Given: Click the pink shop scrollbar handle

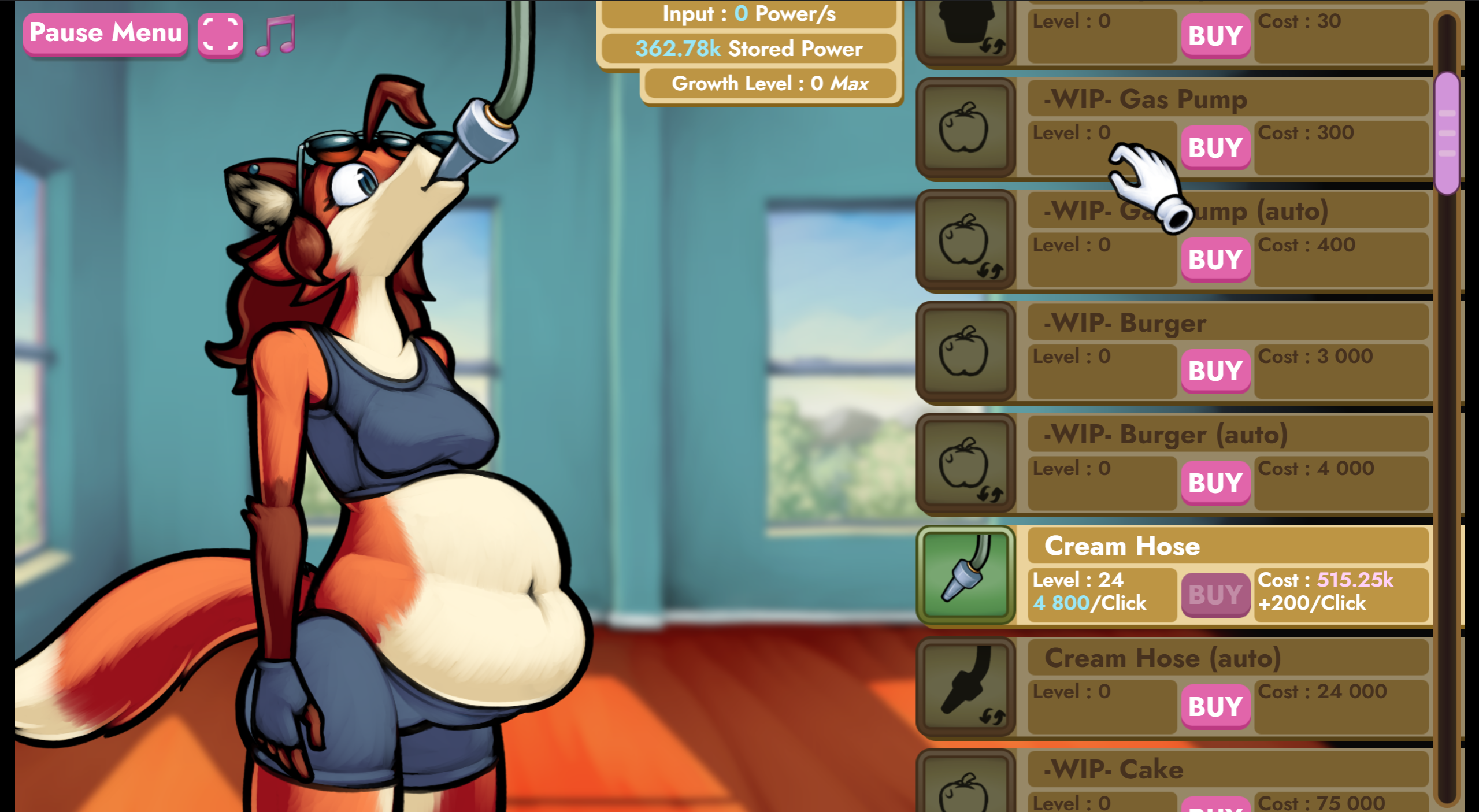Looking at the screenshot, I should [x=1447, y=133].
